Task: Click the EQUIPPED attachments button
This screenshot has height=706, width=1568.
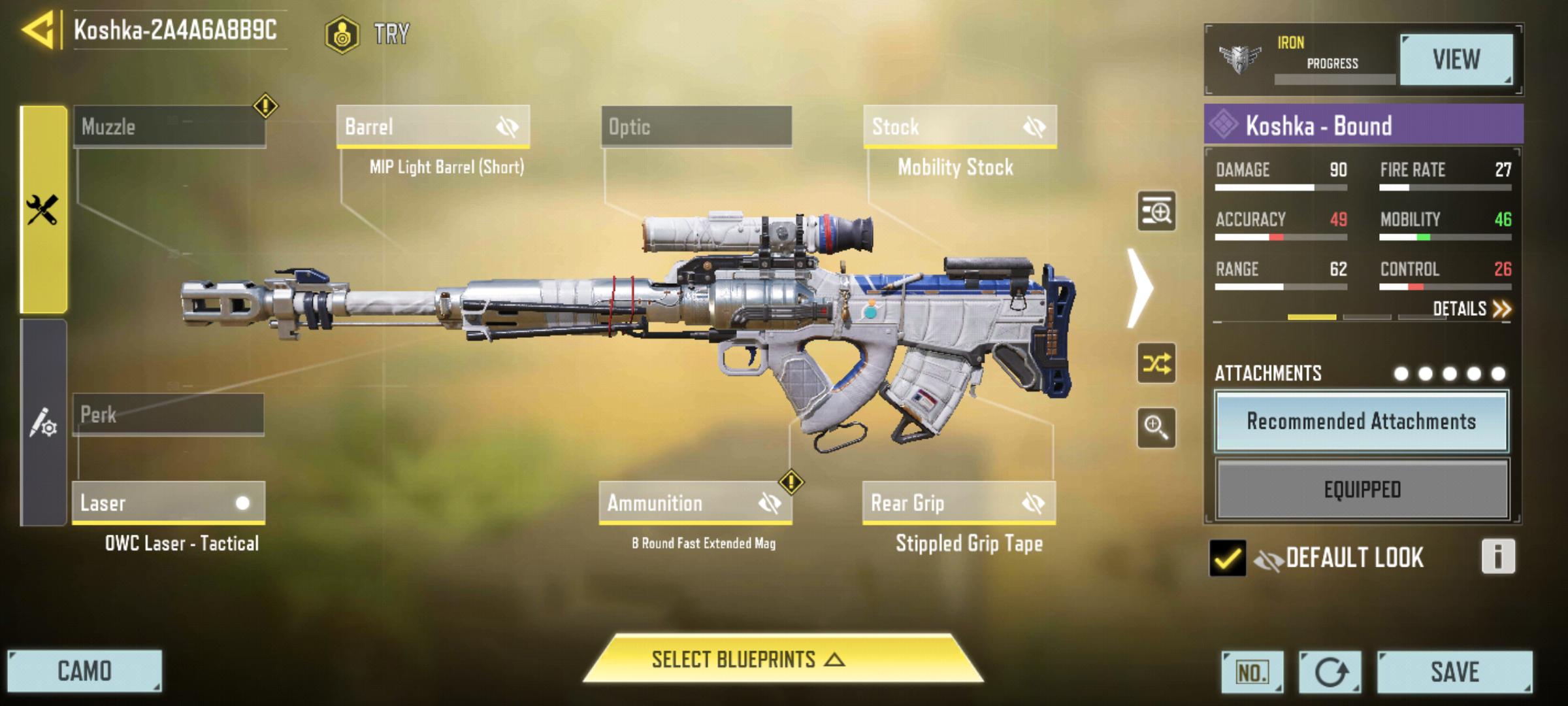Action: [1361, 488]
